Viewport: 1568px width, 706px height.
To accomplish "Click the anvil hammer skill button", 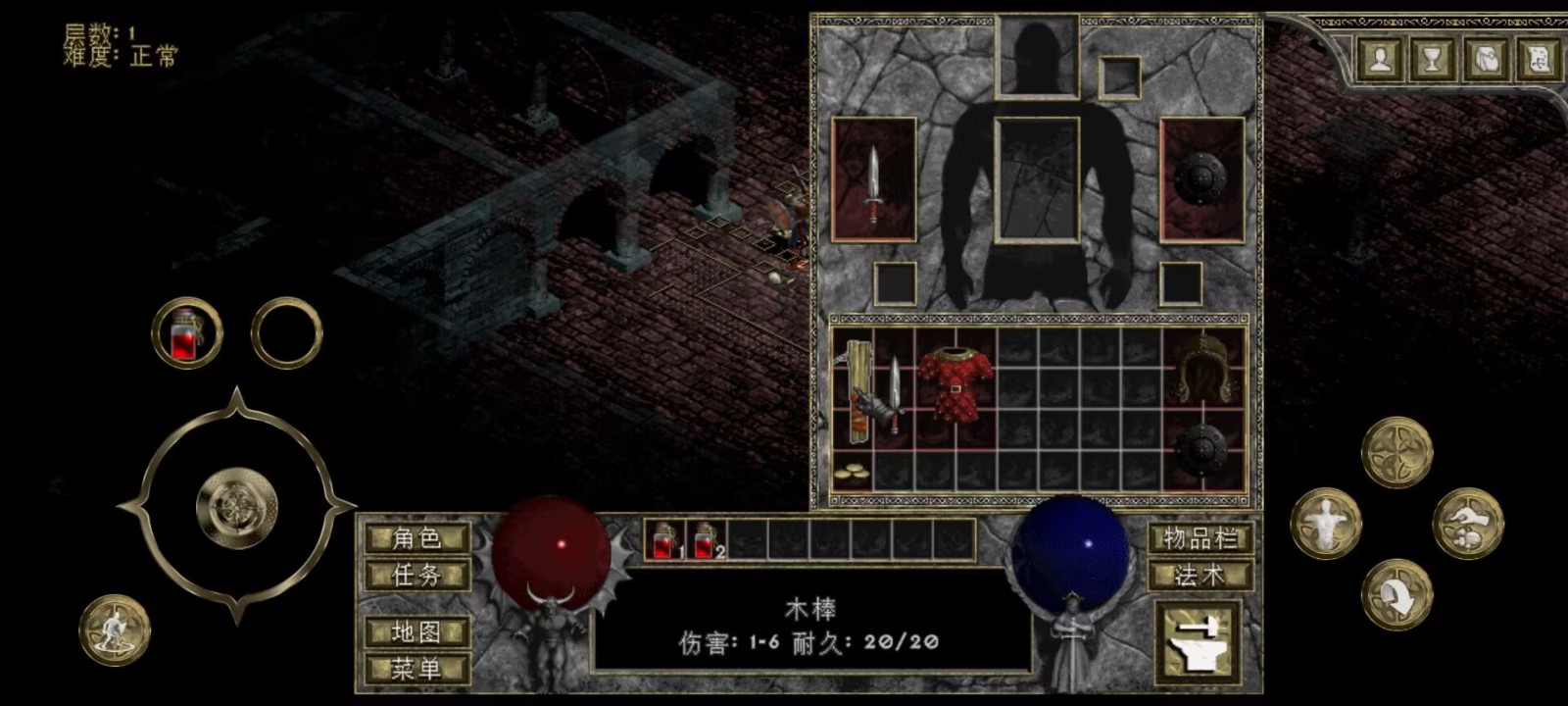I will [x=1198, y=643].
